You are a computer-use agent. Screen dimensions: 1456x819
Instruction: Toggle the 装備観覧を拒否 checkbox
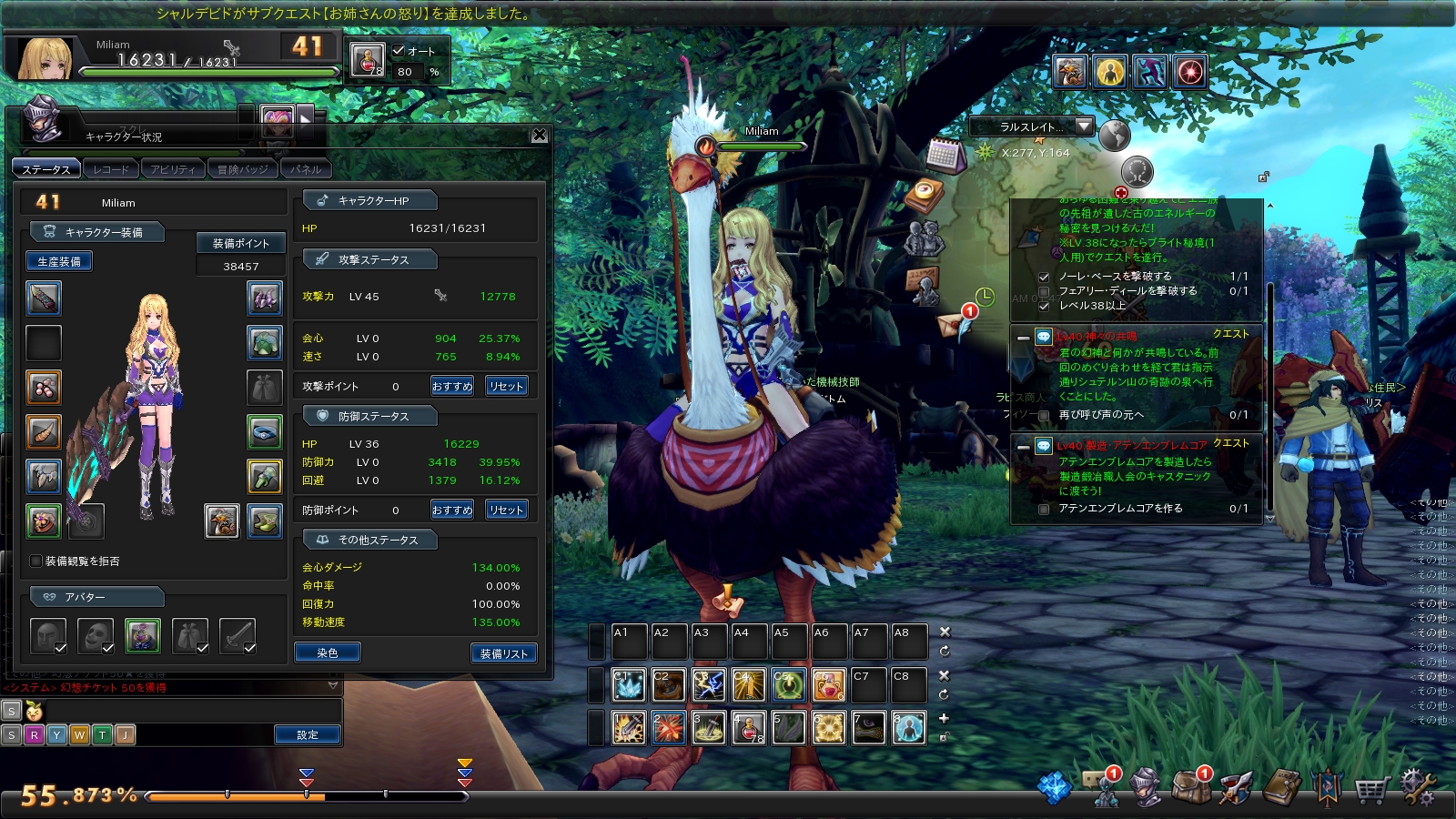click(36, 561)
